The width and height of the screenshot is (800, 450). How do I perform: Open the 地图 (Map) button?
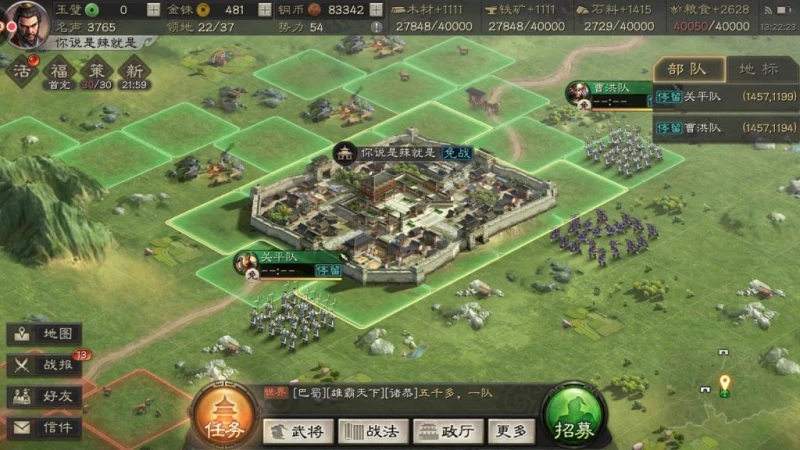click(x=45, y=334)
